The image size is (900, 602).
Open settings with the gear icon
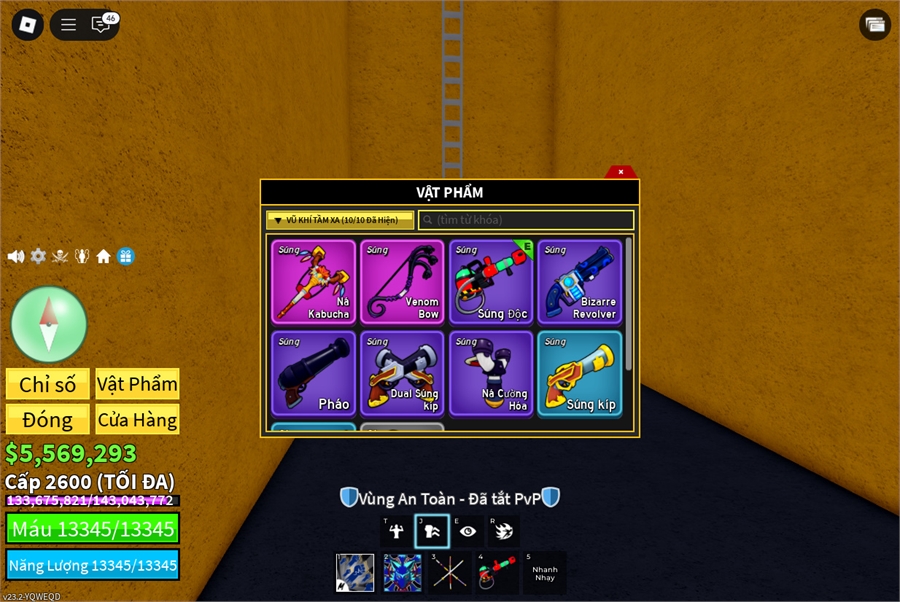(x=38, y=257)
